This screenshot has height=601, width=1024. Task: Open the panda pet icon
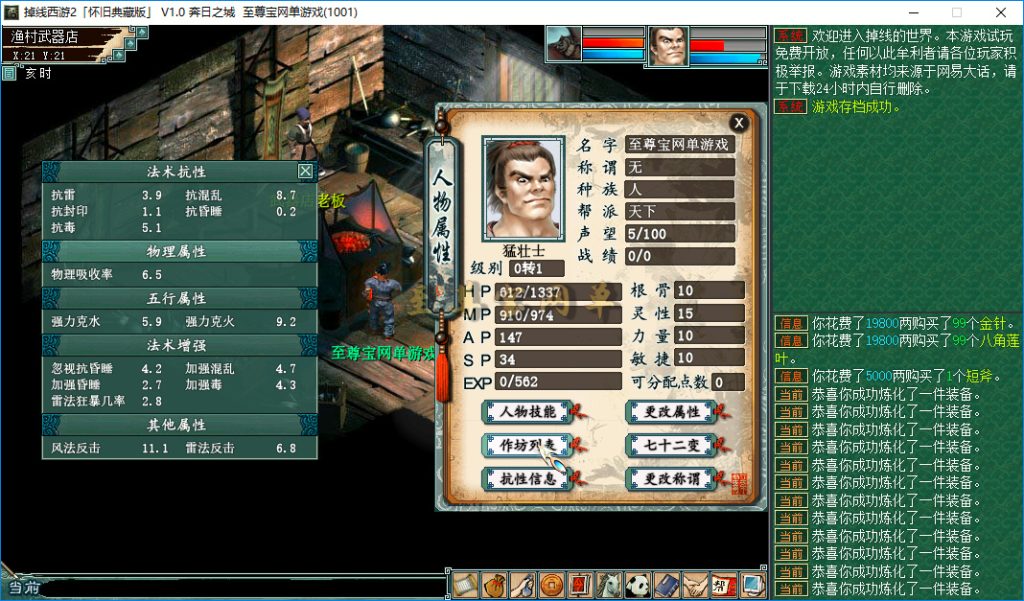point(637,585)
